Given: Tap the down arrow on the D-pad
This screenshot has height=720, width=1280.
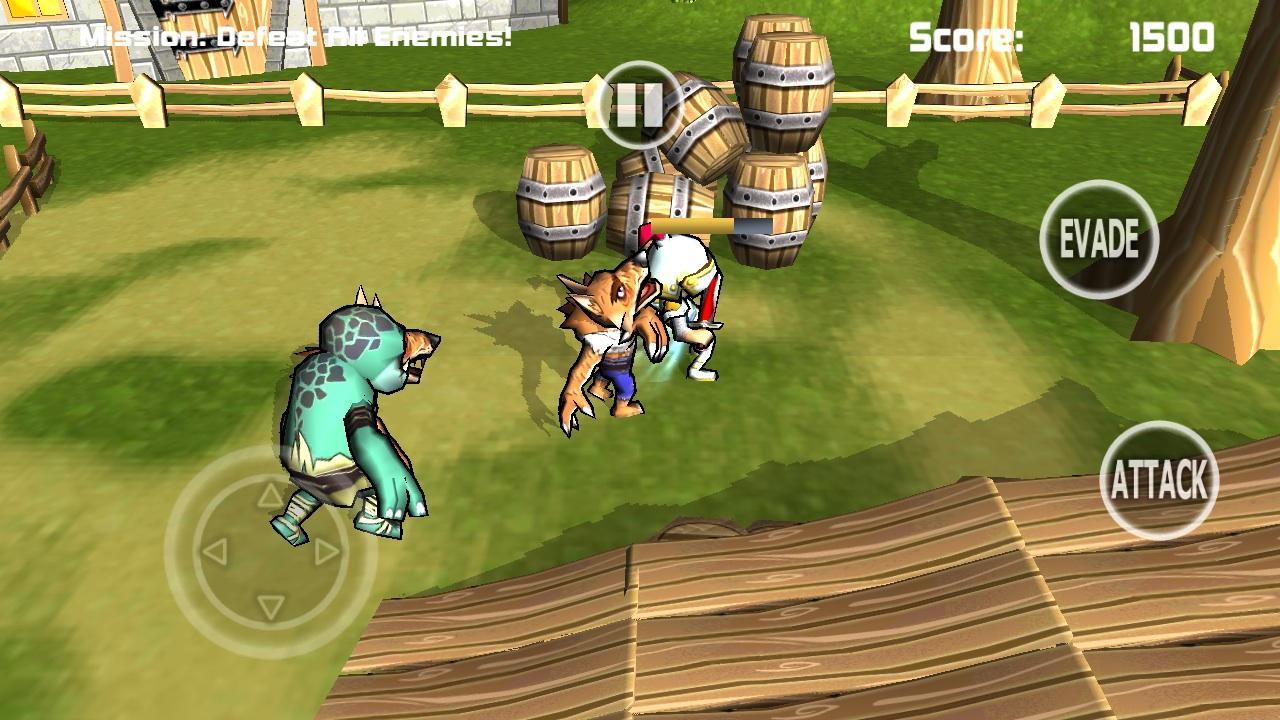Looking at the screenshot, I should click(268, 605).
